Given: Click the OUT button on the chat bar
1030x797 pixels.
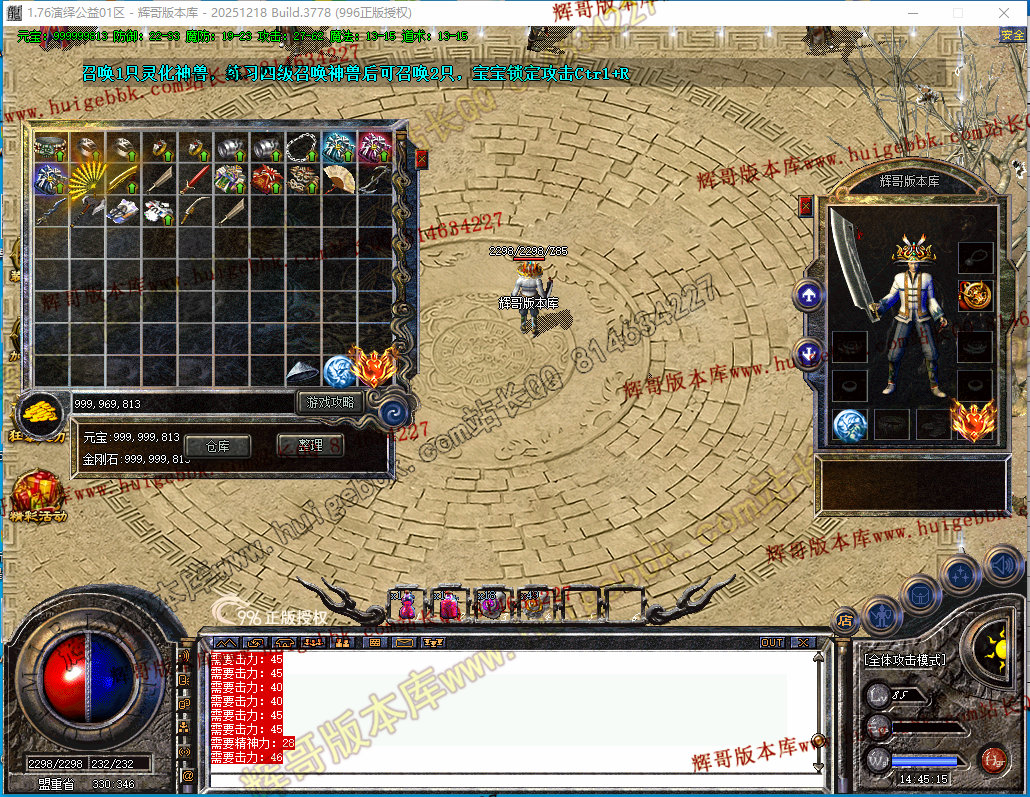Looking at the screenshot, I should pos(771,643).
